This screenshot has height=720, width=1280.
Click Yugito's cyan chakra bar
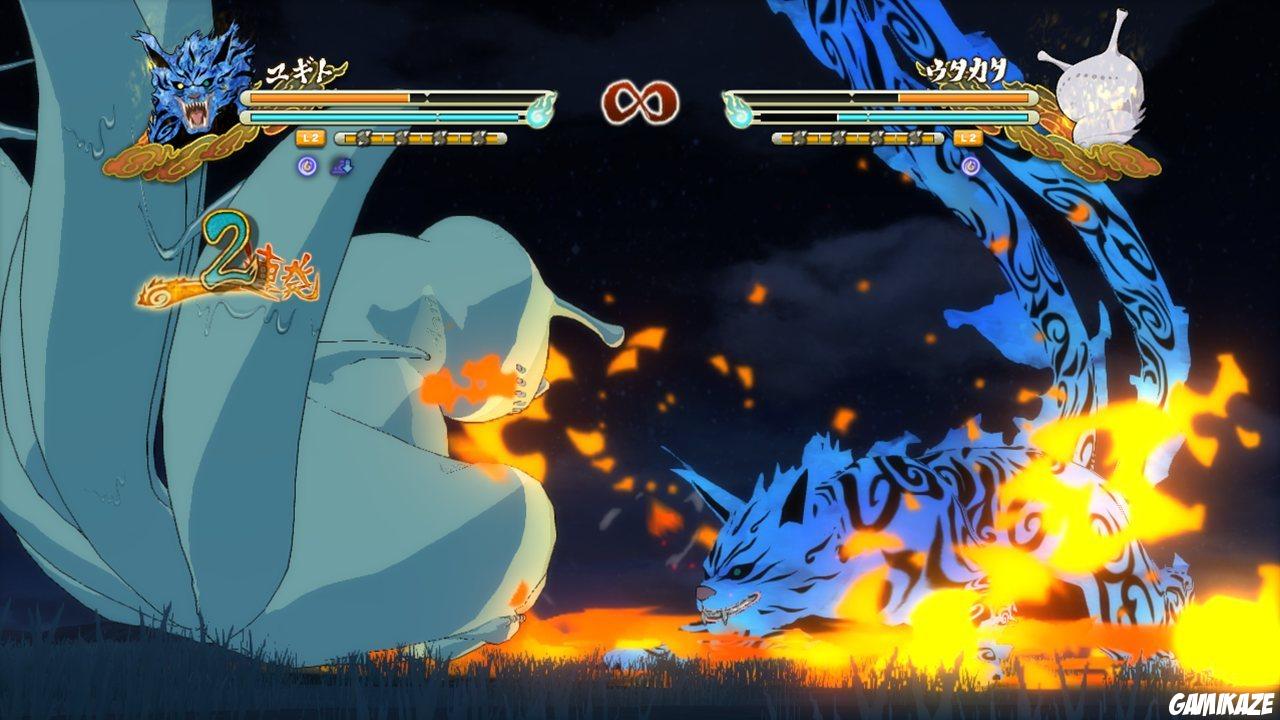click(390, 116)
